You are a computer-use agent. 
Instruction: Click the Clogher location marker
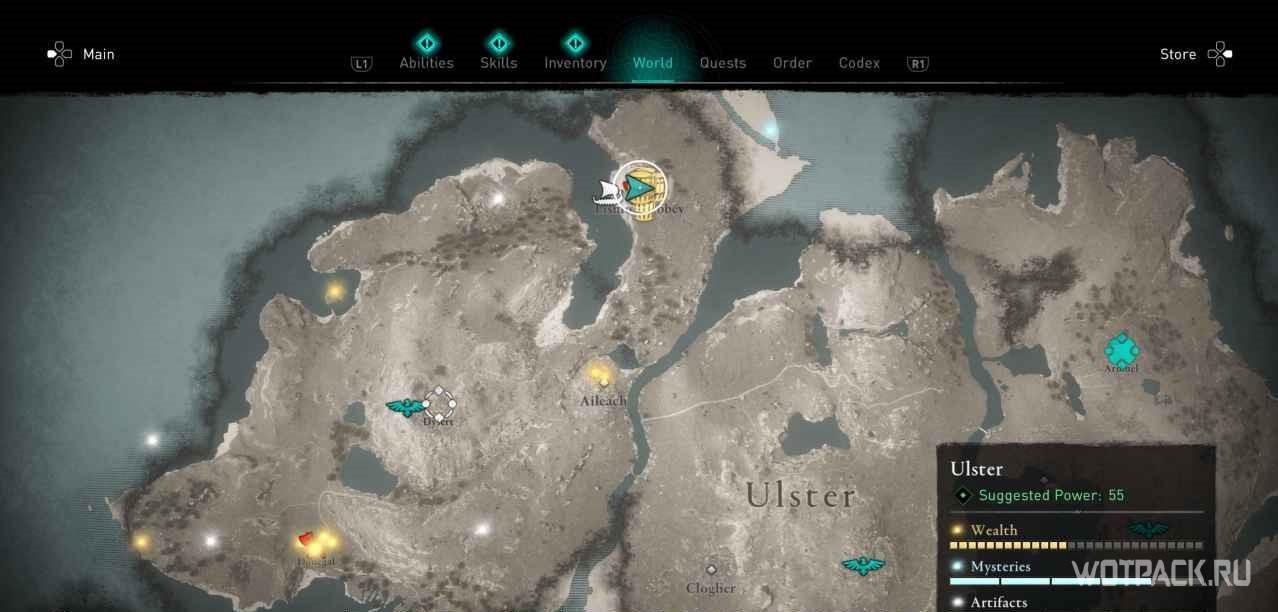(711, 570)
